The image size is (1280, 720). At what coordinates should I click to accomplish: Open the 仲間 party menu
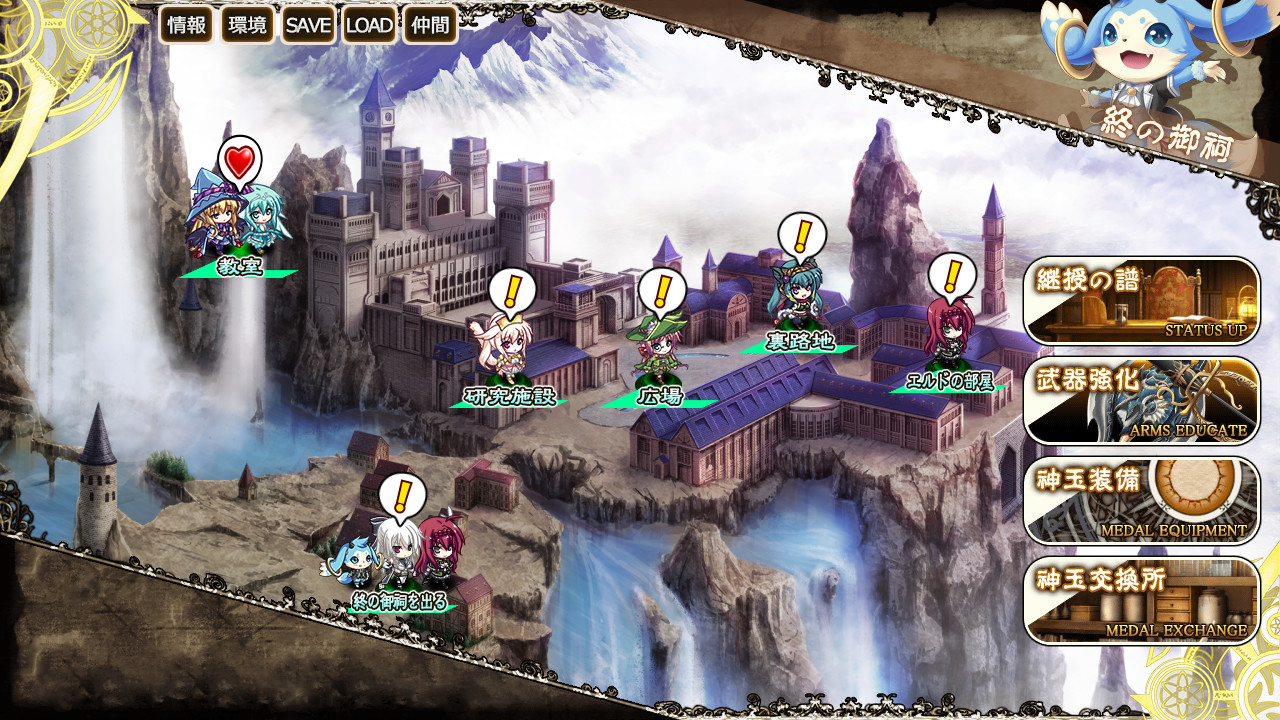[x=430, y=25]
